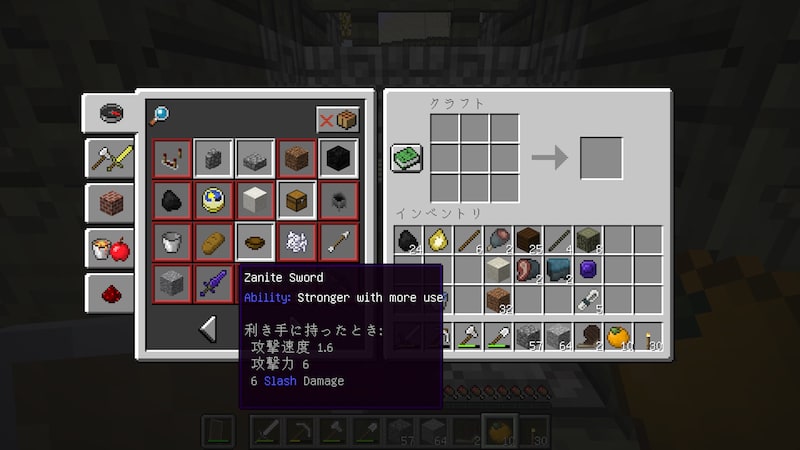The height and width of the screenshot is (450, 800).
Task: Choose the bucket recipe
Action: (172, 242)
